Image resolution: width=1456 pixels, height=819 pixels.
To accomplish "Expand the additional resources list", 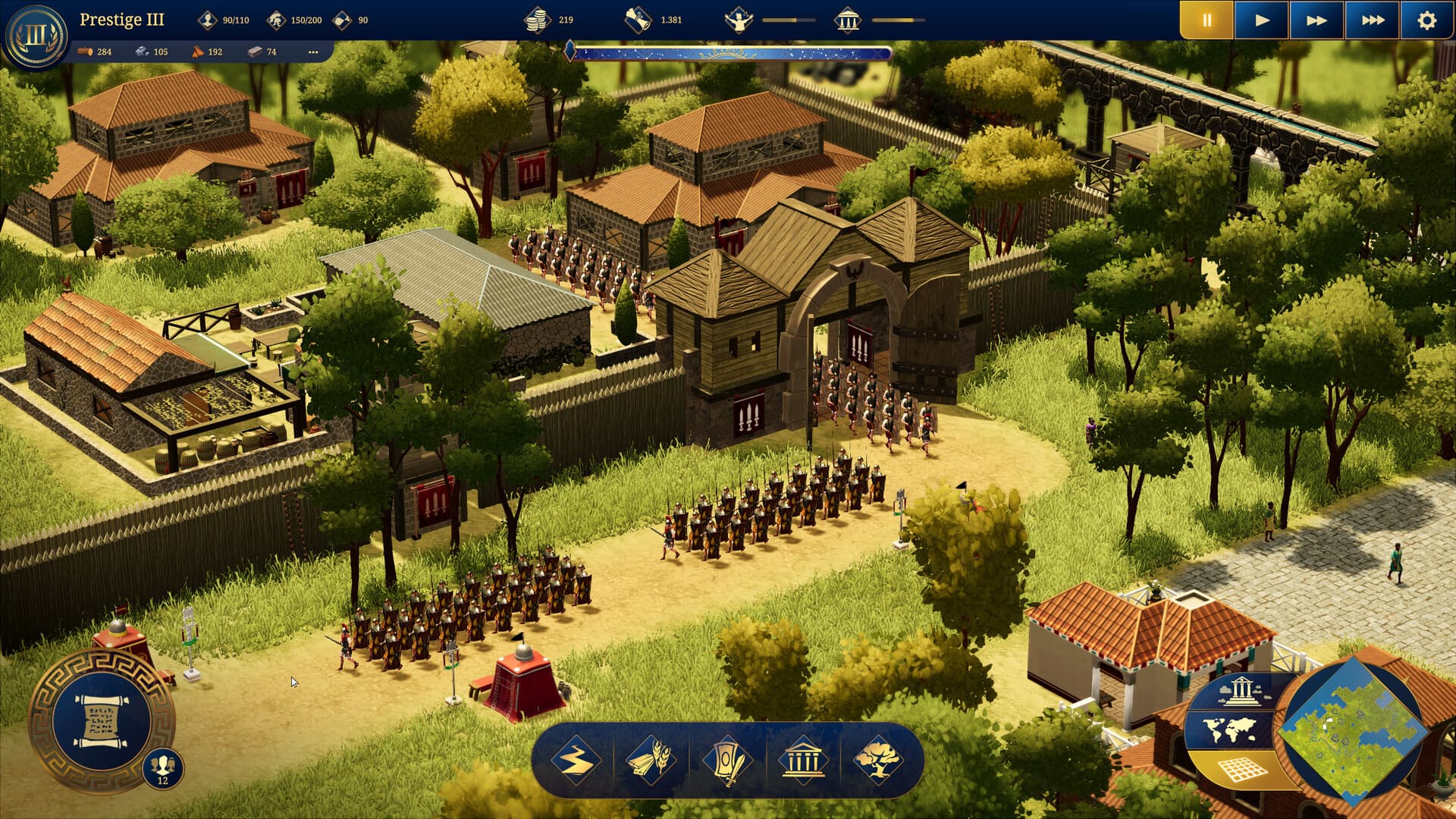I will 313,54.
